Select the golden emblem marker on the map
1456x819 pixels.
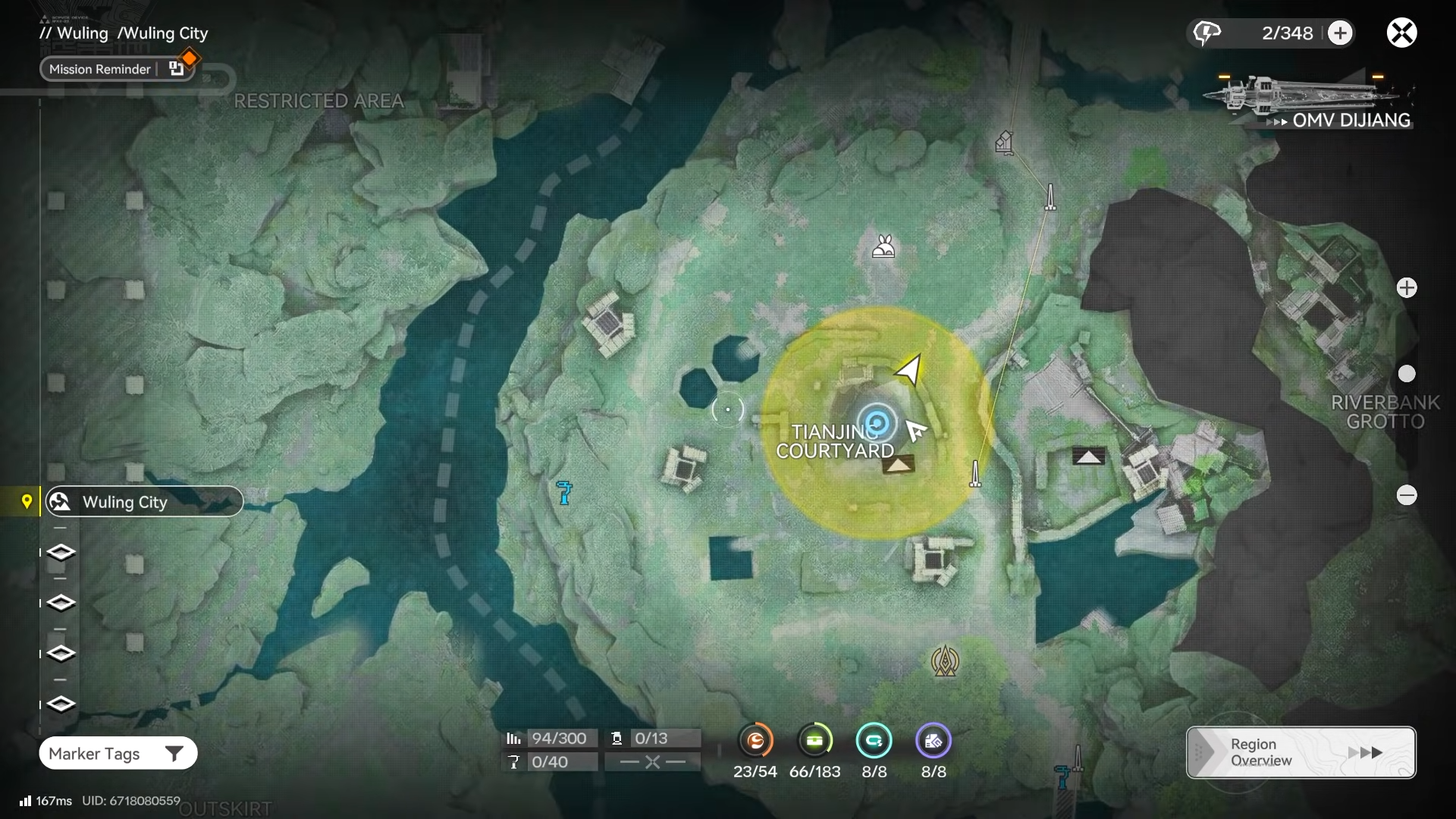[945, 661]
